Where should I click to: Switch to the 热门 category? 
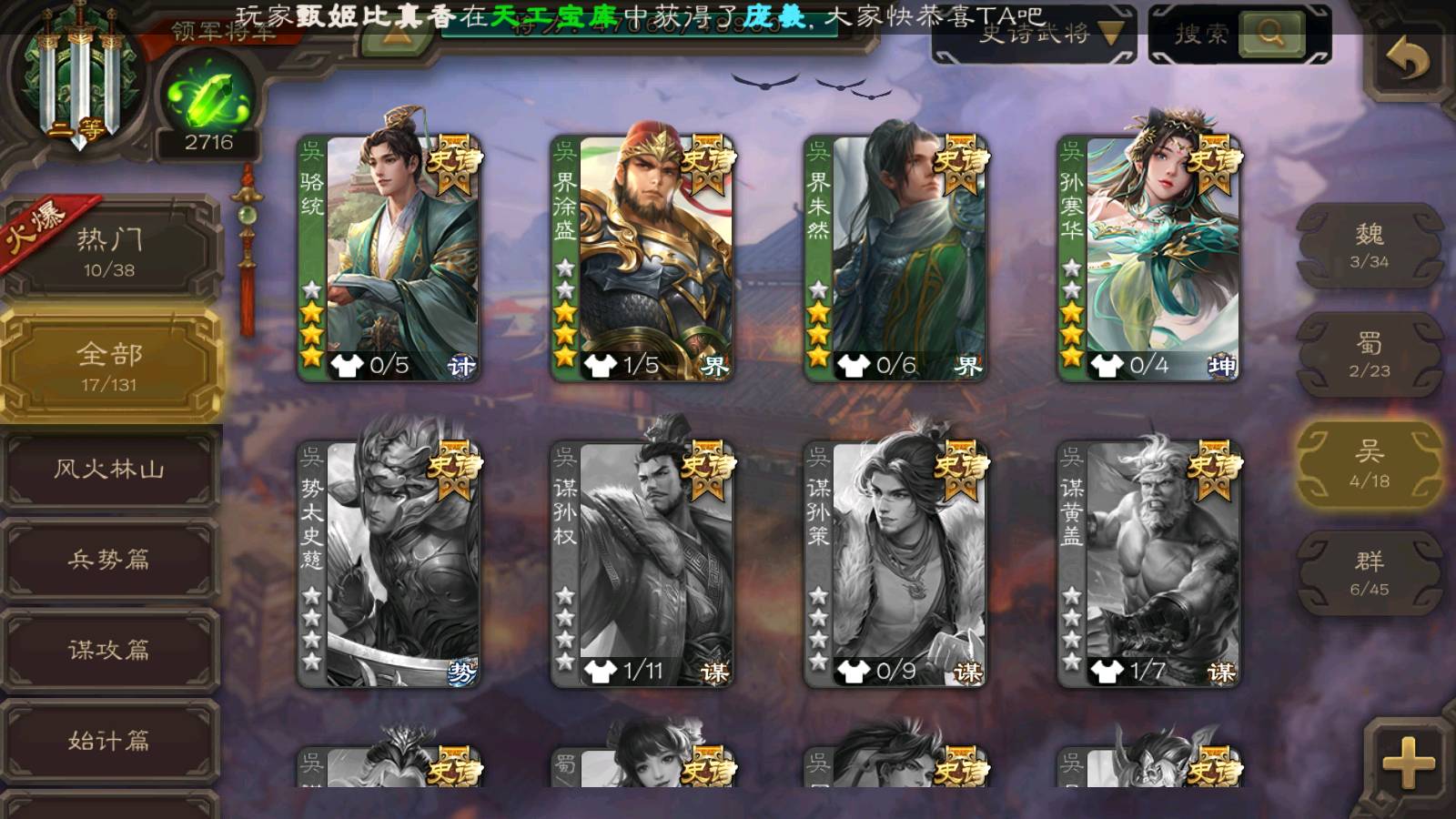tap(109, 251)
